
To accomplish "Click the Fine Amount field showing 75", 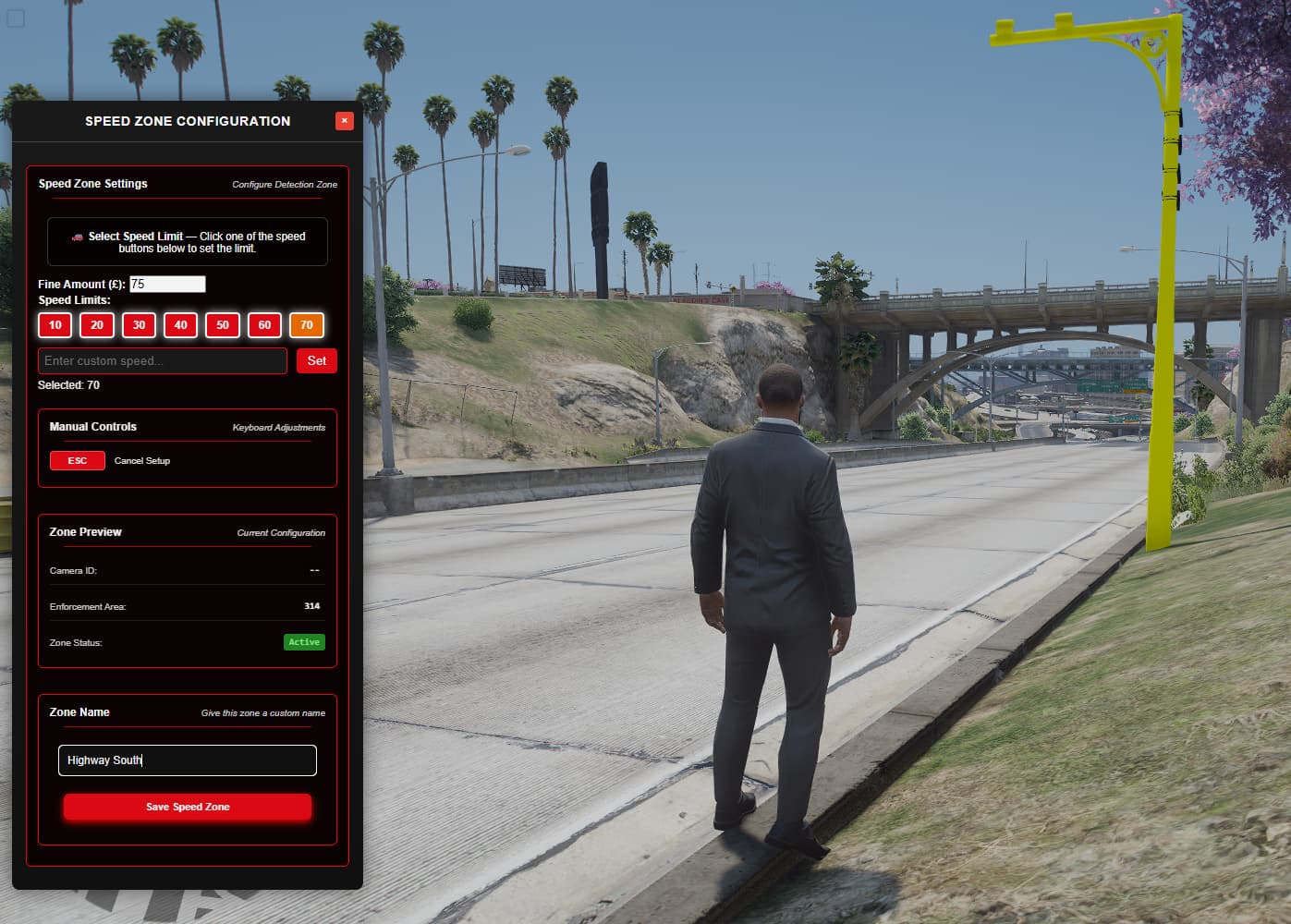I will click(x=166, y=284).
